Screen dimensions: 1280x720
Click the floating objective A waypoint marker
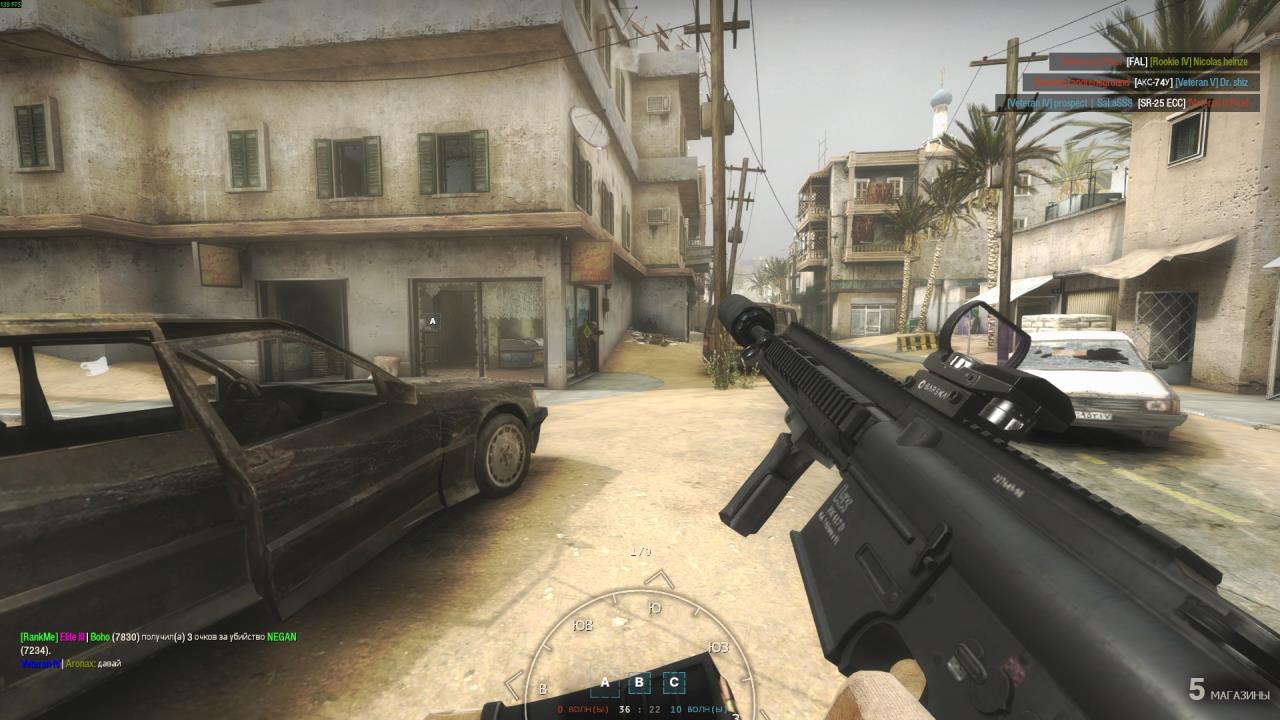[x=432, y=322]
